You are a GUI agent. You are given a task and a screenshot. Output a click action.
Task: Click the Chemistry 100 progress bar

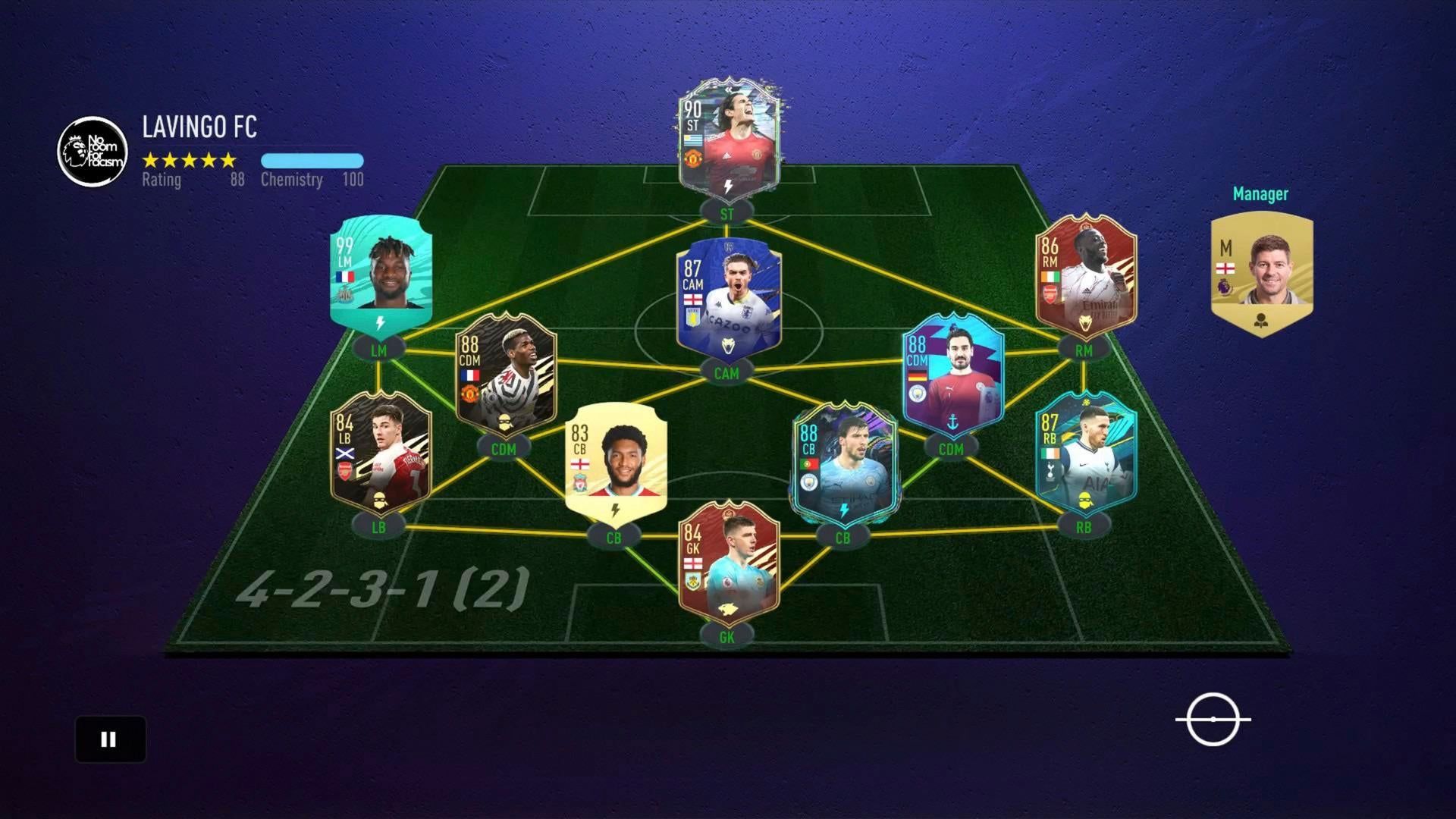click(312, 160)
